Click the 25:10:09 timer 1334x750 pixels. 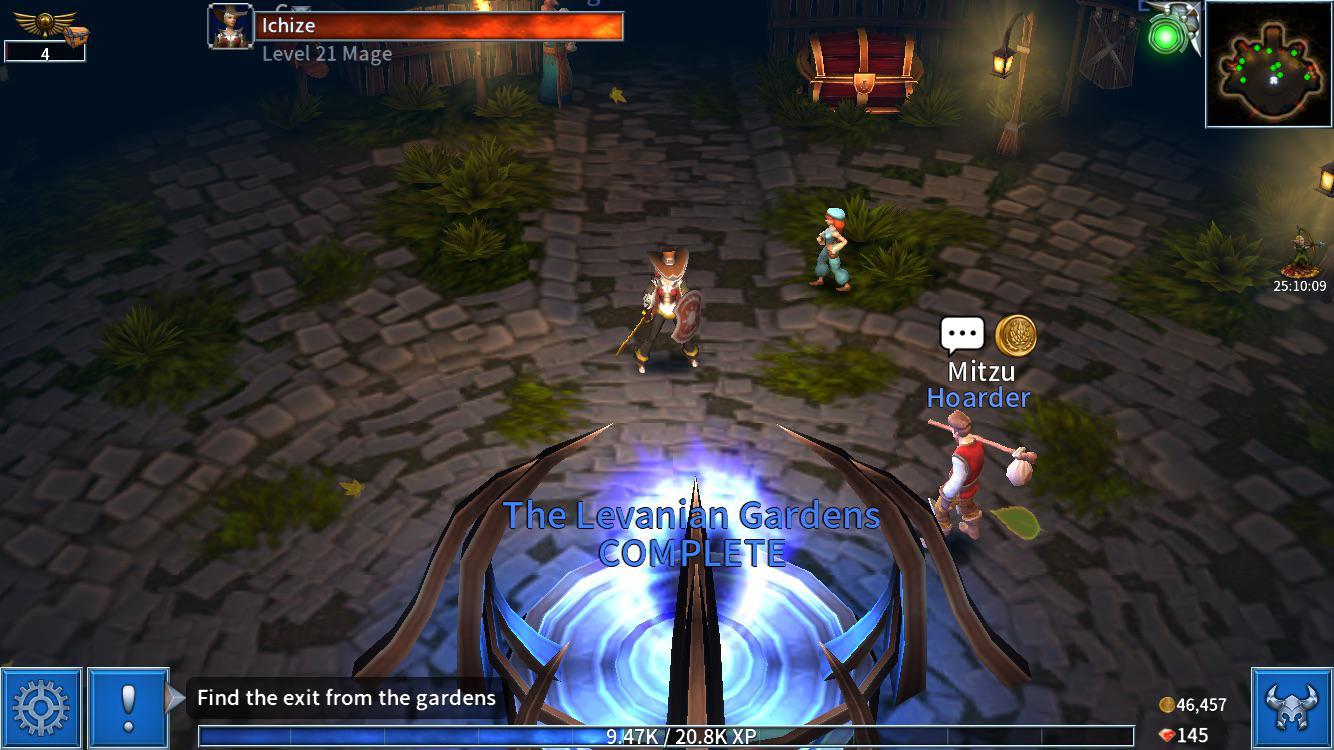[x=1300, y=287]
